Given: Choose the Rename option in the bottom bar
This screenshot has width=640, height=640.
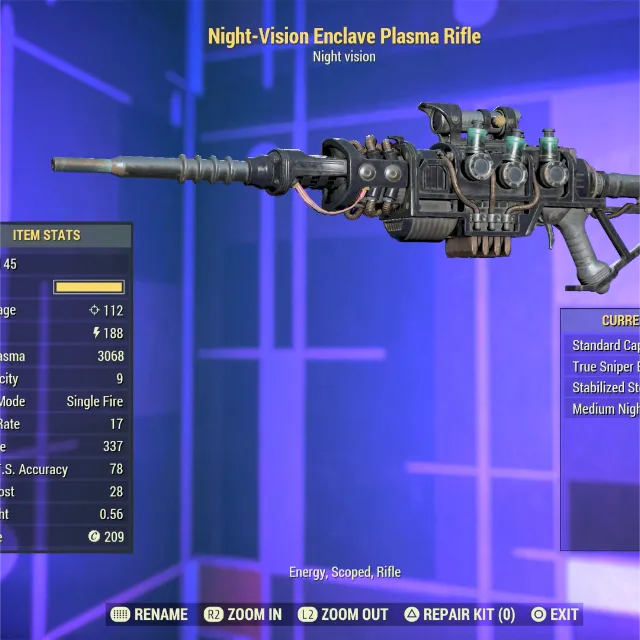Looking at the screenshot, I should [148, 614].
